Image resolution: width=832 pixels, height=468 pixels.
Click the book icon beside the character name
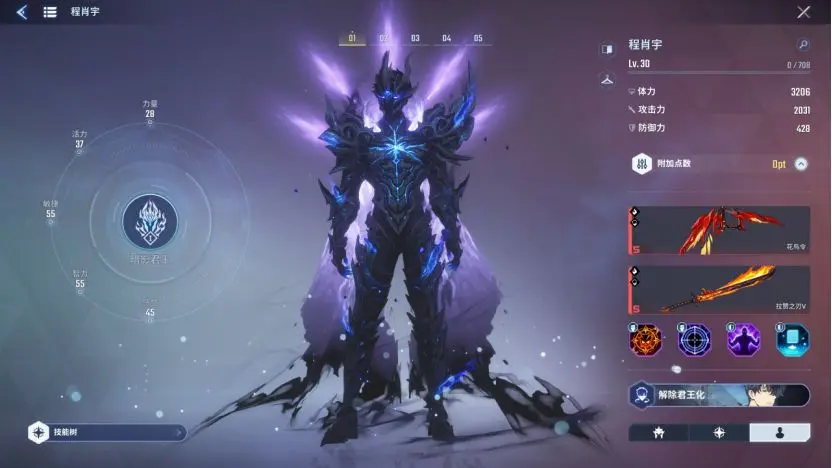(606, 49)
